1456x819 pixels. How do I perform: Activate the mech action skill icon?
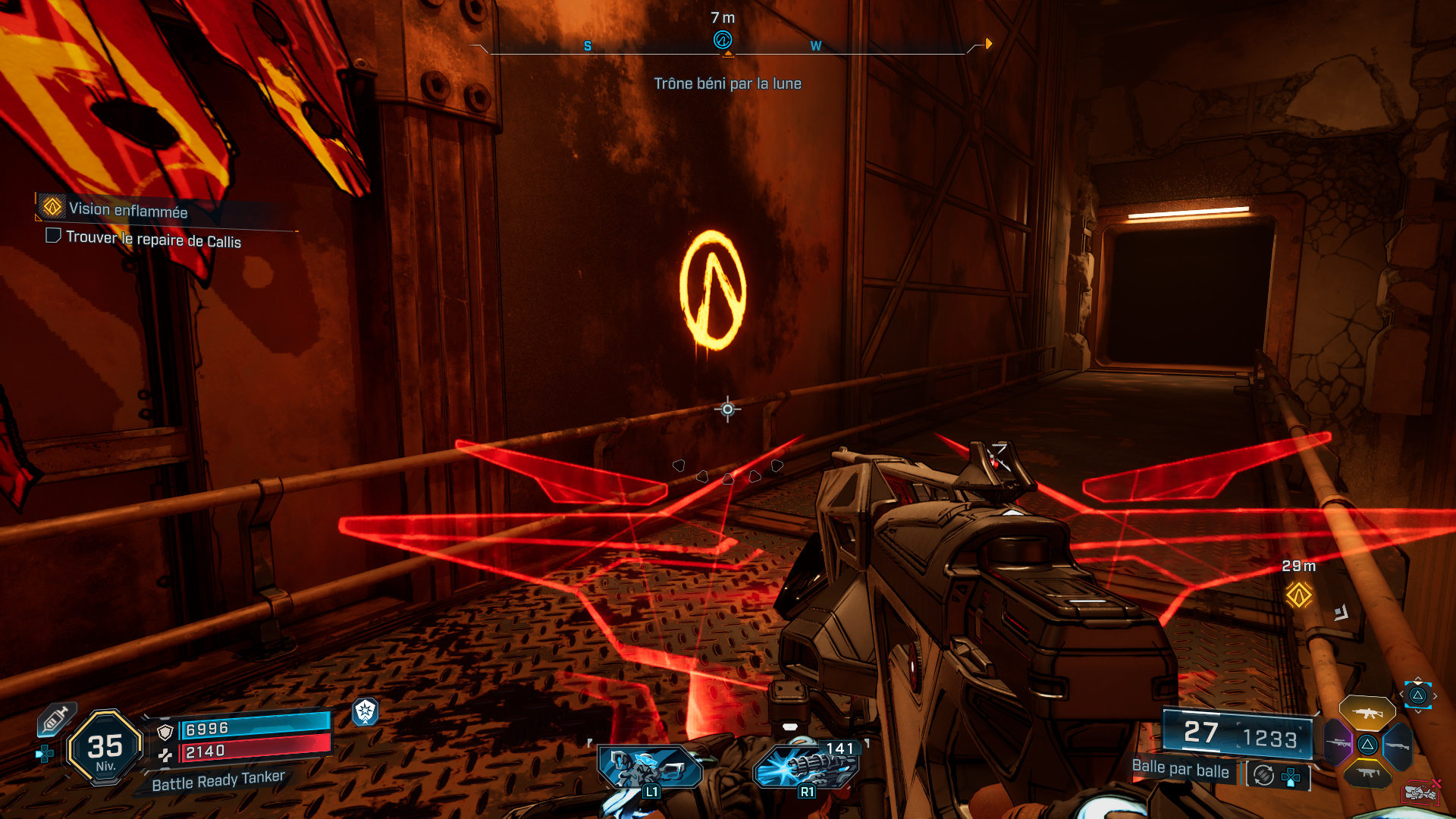click(x=650, y=769)
